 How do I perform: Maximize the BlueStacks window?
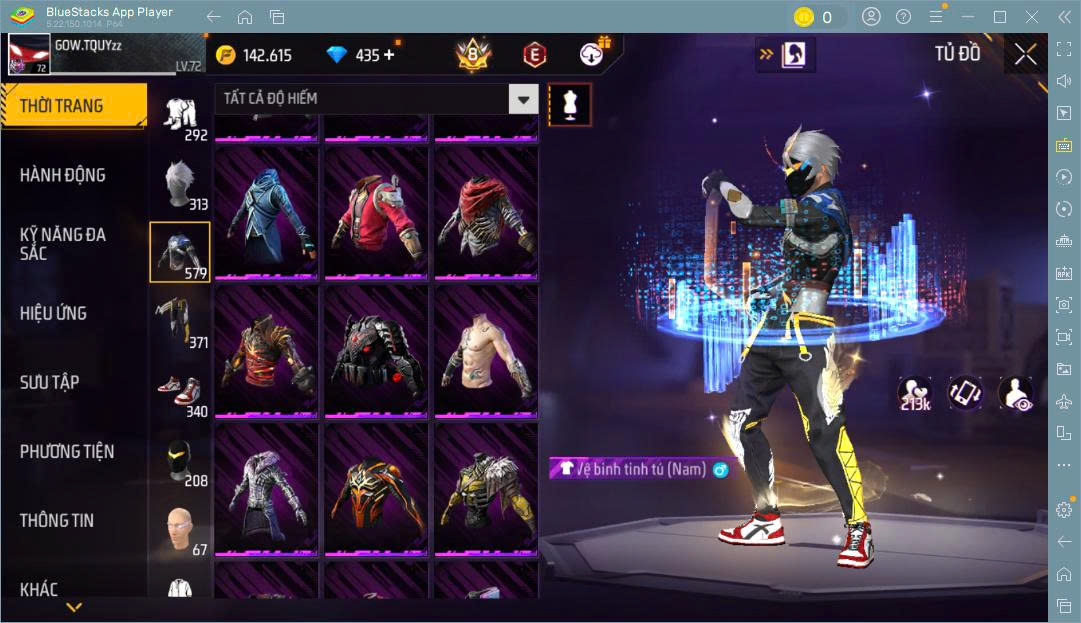[999, 17]
